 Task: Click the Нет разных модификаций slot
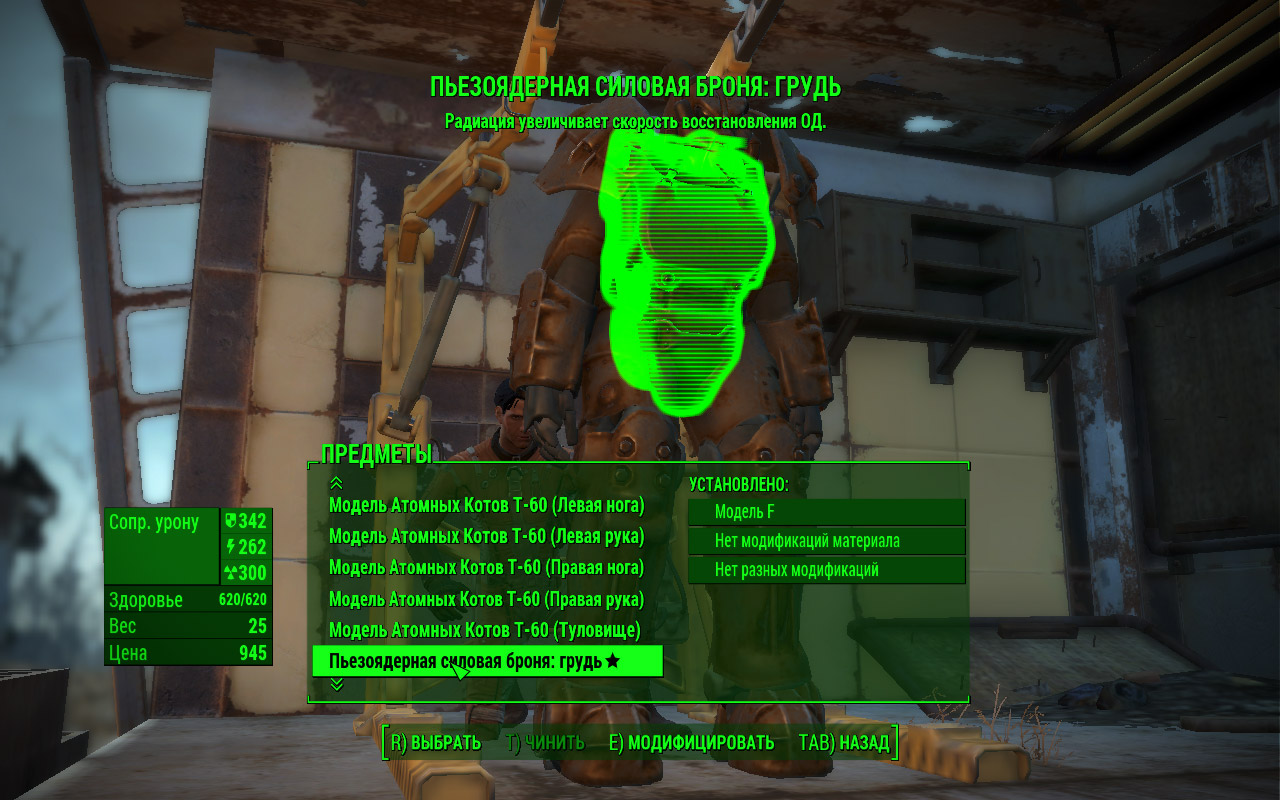826,570
